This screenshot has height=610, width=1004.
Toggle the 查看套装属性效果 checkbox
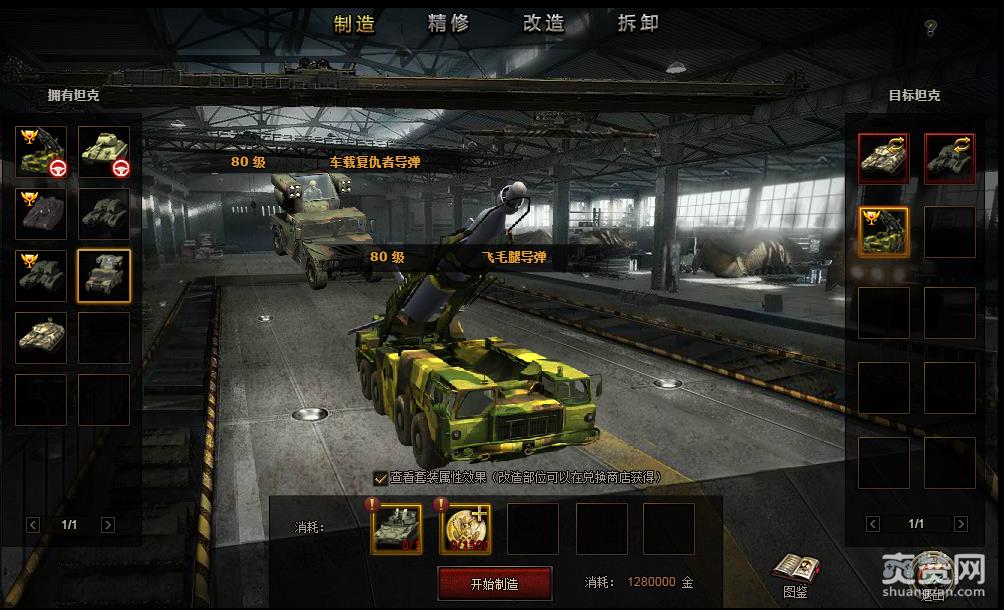click(381, 478)
